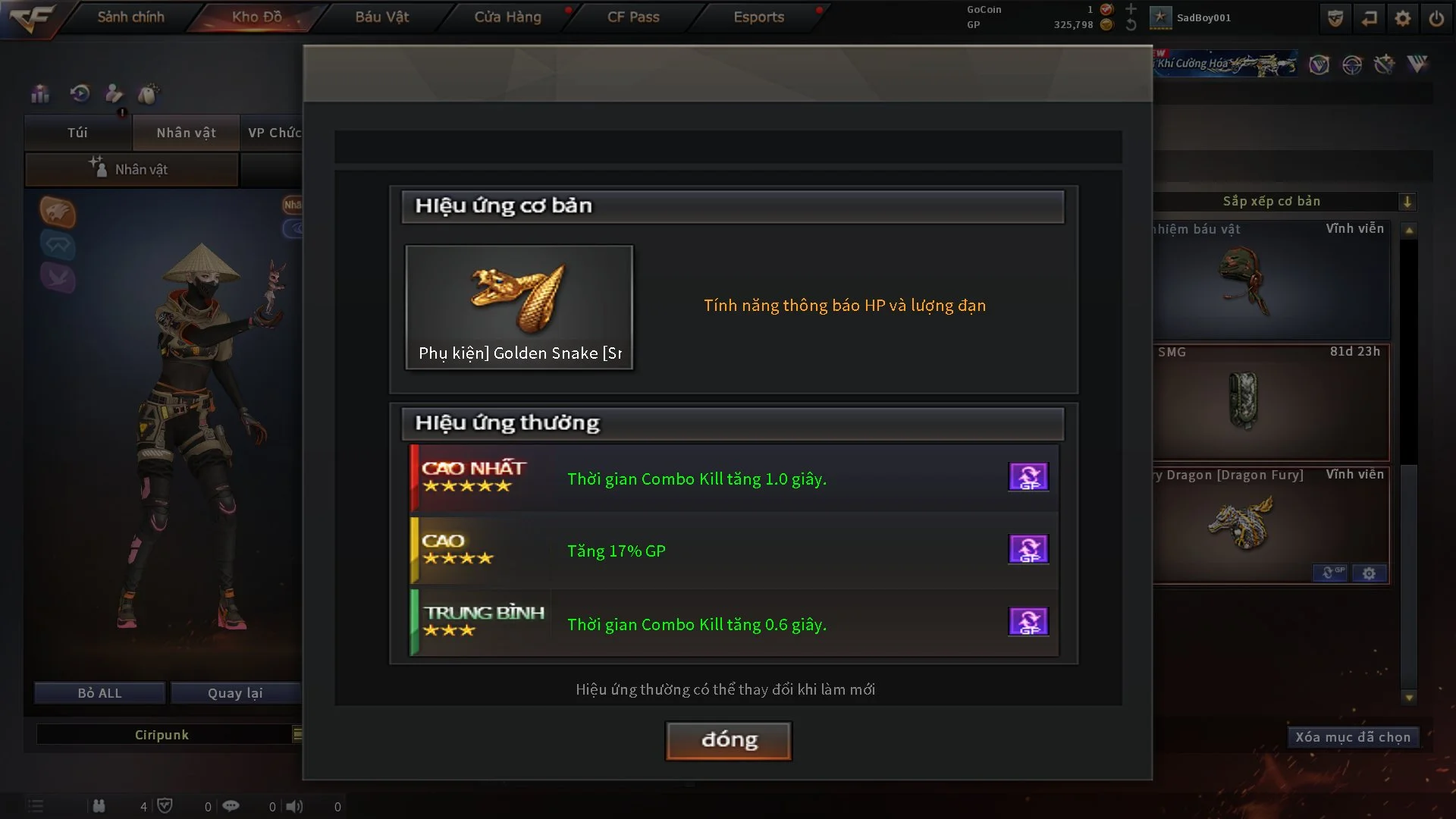Select the Nhân vật character tab
The width and height of the screenshot is (1456, 819).
186,133
